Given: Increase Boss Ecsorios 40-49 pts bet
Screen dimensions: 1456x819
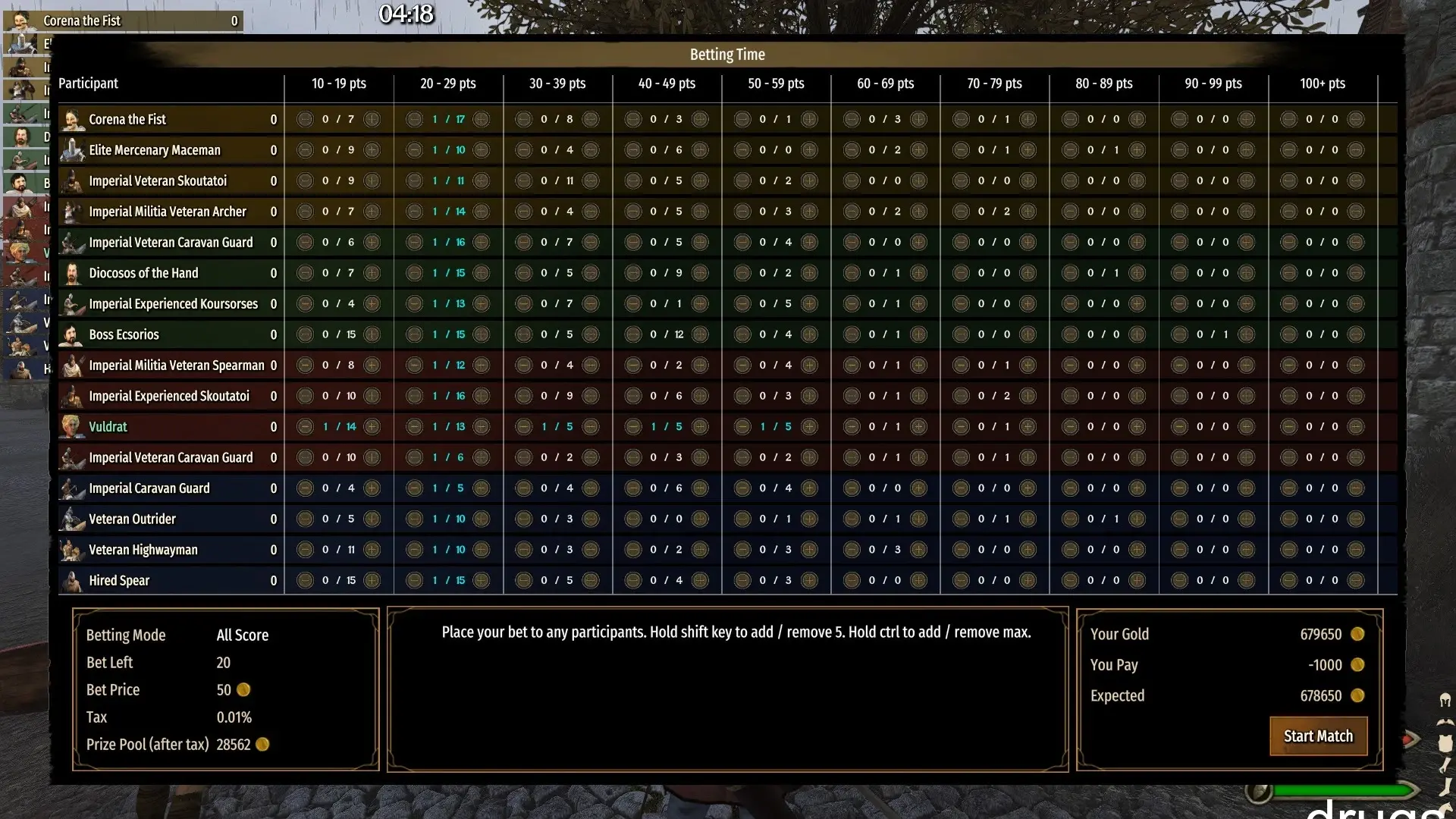Looking at the screenshot, I should (700, 334).
